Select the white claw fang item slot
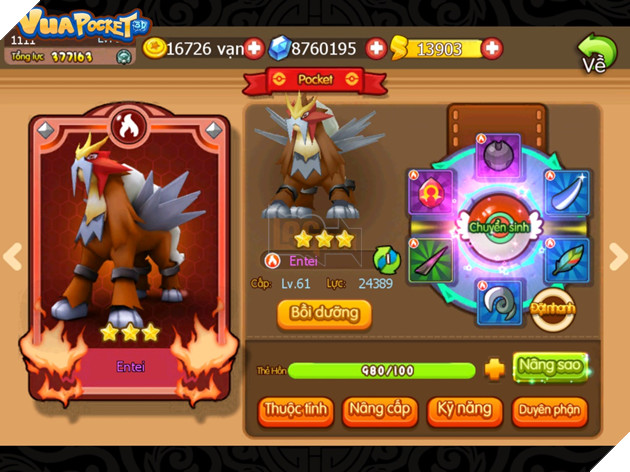This screenshot has width=630, height=472. click(x=566, y=190)
